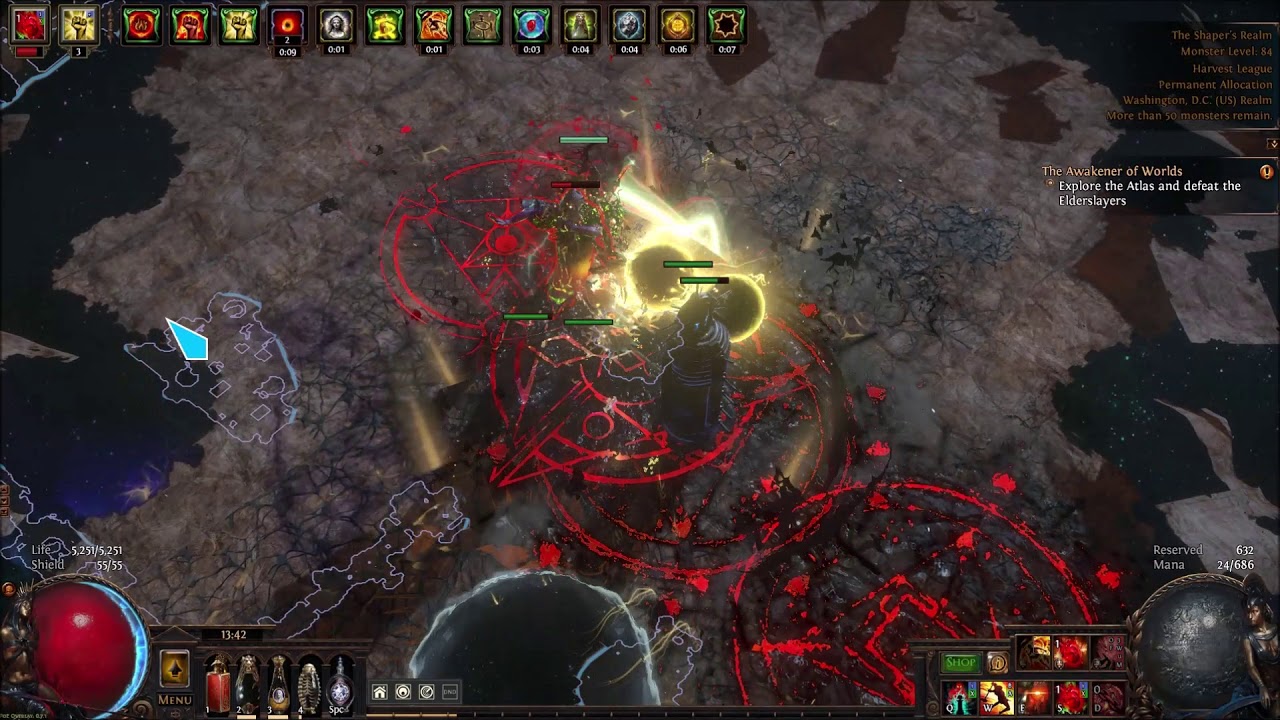Click the house hideout icon

[379, 692]
